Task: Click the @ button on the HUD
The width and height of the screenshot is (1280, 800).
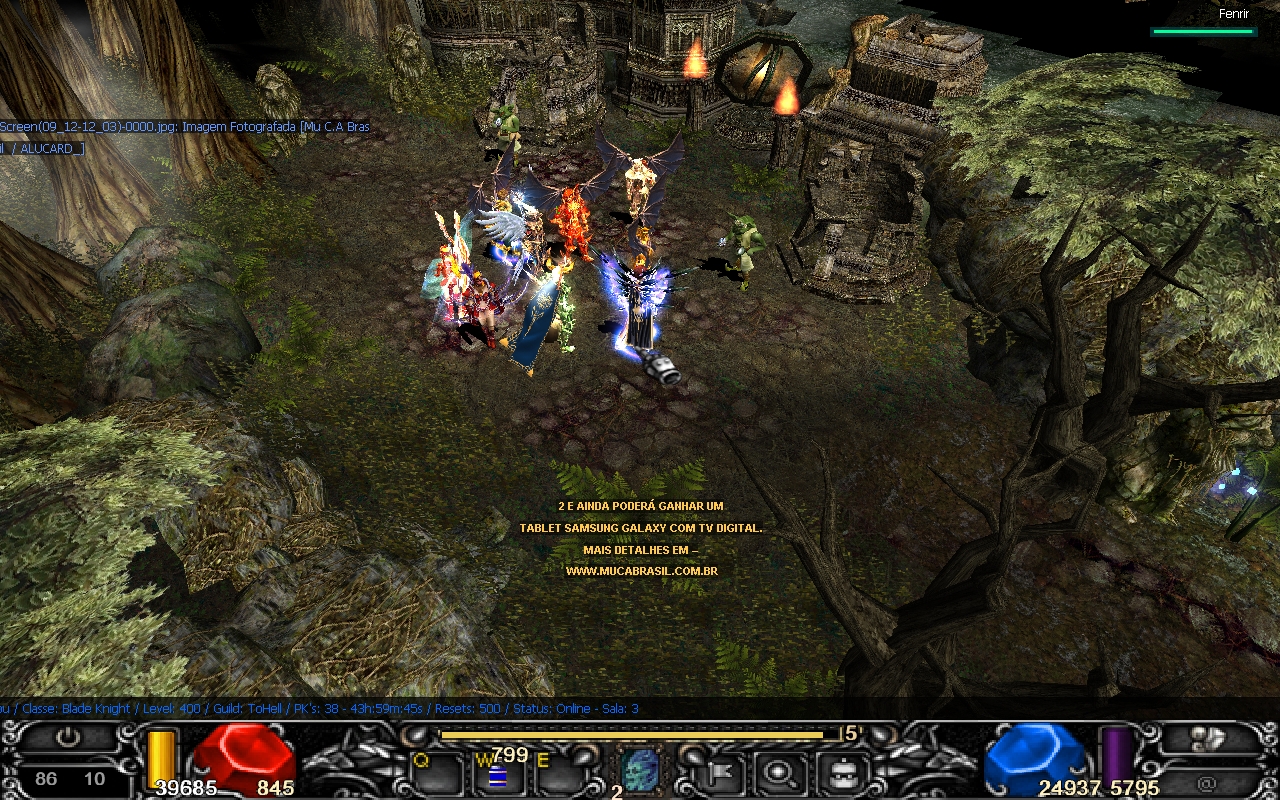Action: click(x=1208, y=782)
